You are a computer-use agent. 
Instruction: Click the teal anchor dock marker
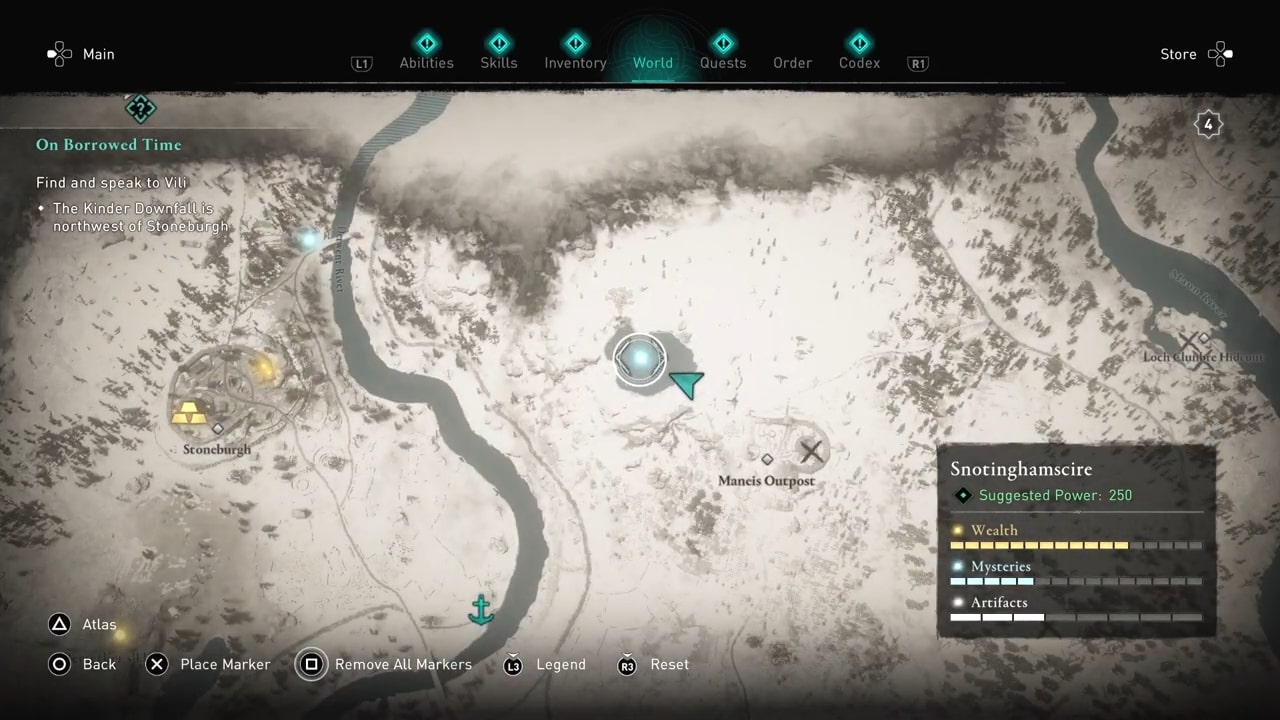tap(482, 608)
